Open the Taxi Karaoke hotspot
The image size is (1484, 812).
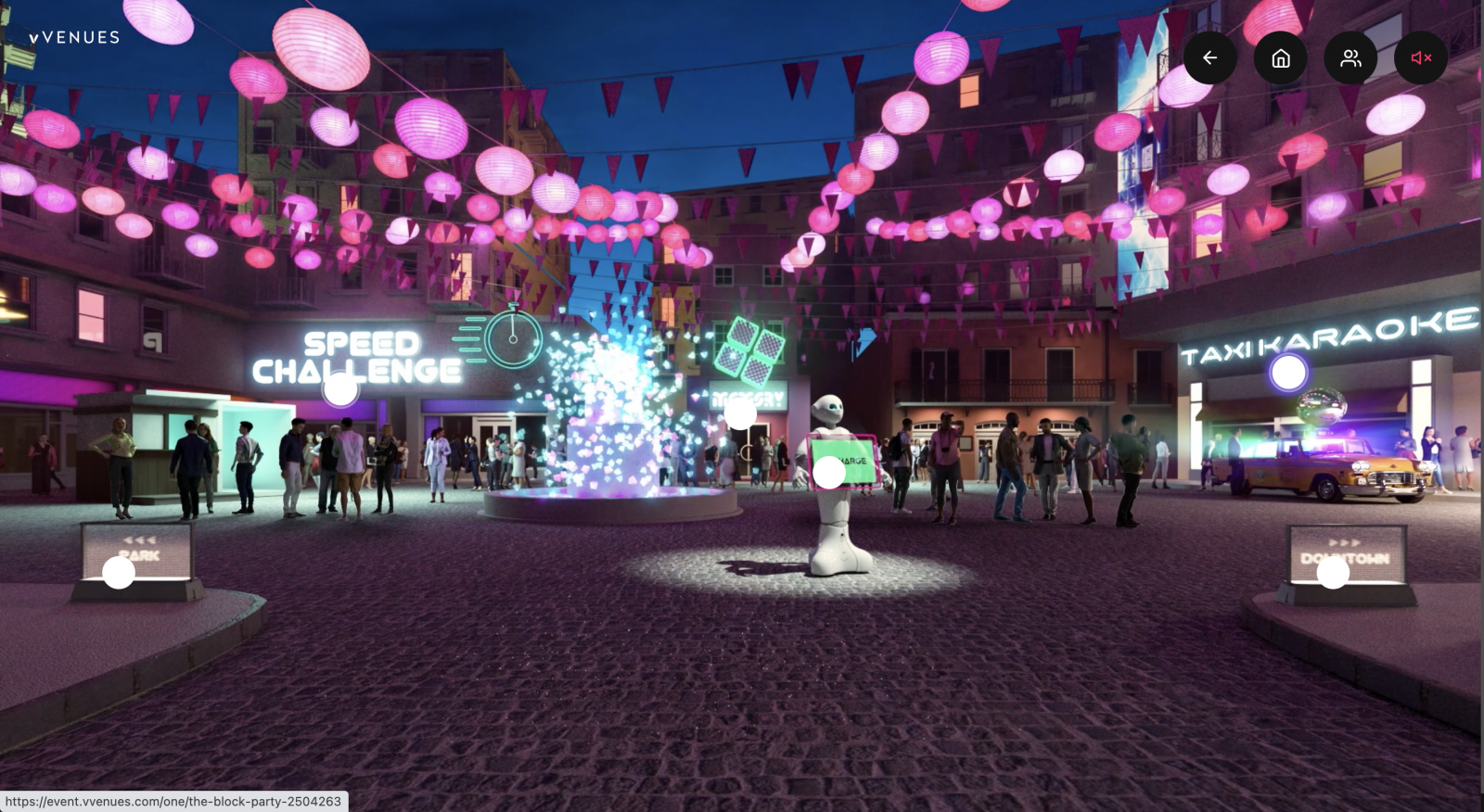pyautogui.click(x=1288, y=373)
